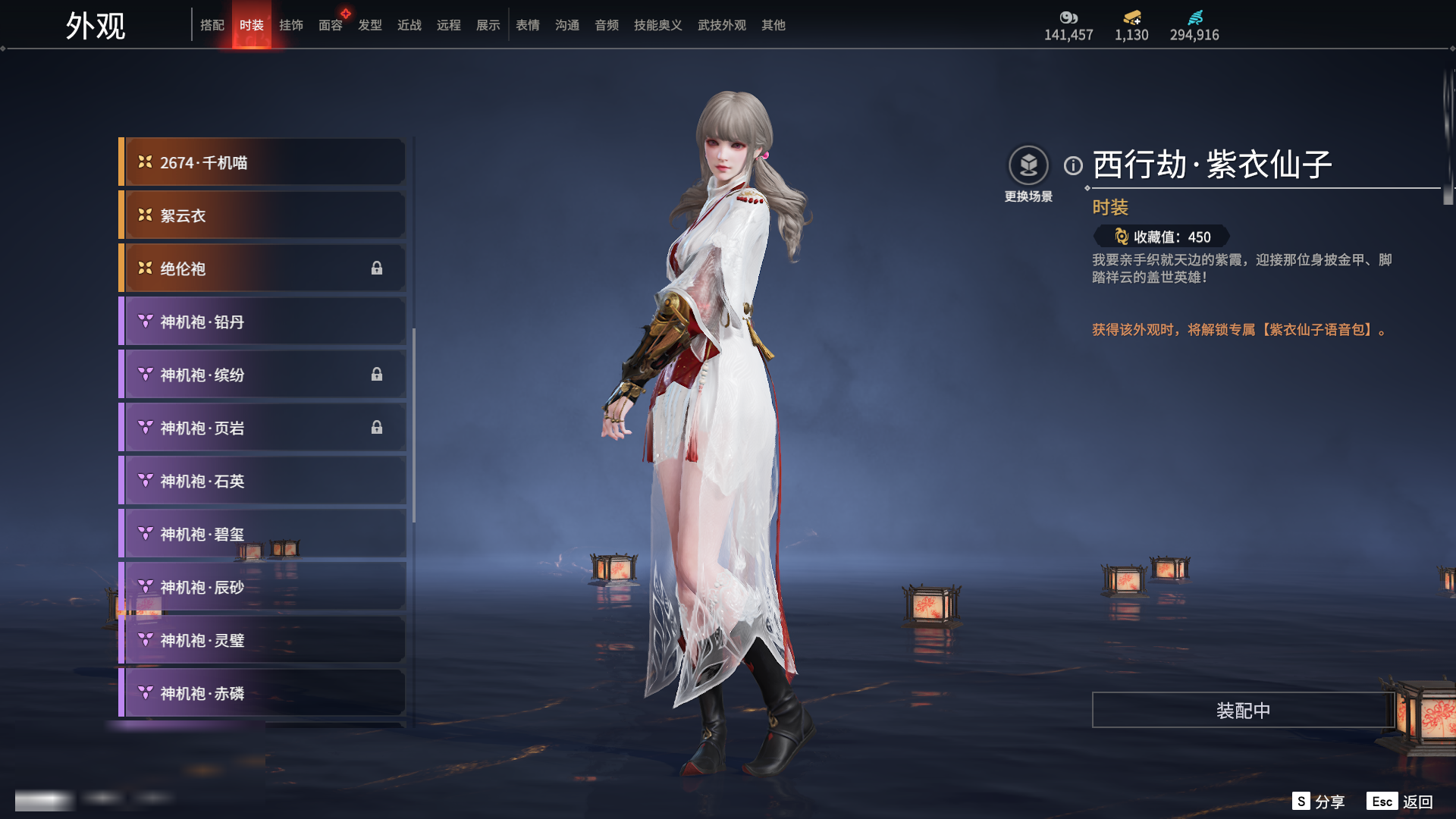Viewport: 1456px width, 819px height.
Task: Share the outfit with 分享
Action: 1319,802
